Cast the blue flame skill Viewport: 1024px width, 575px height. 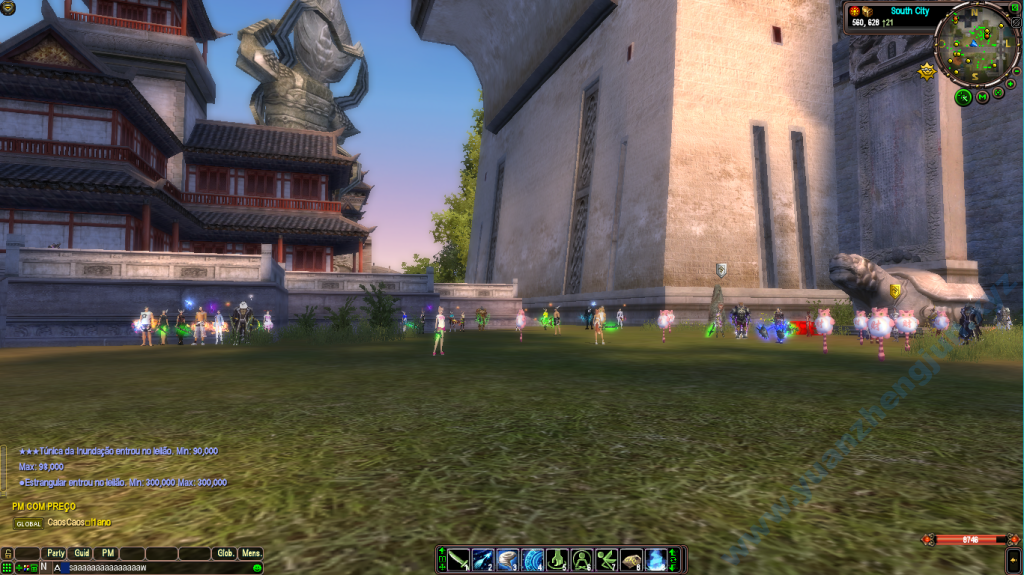(x=655, y=560)
